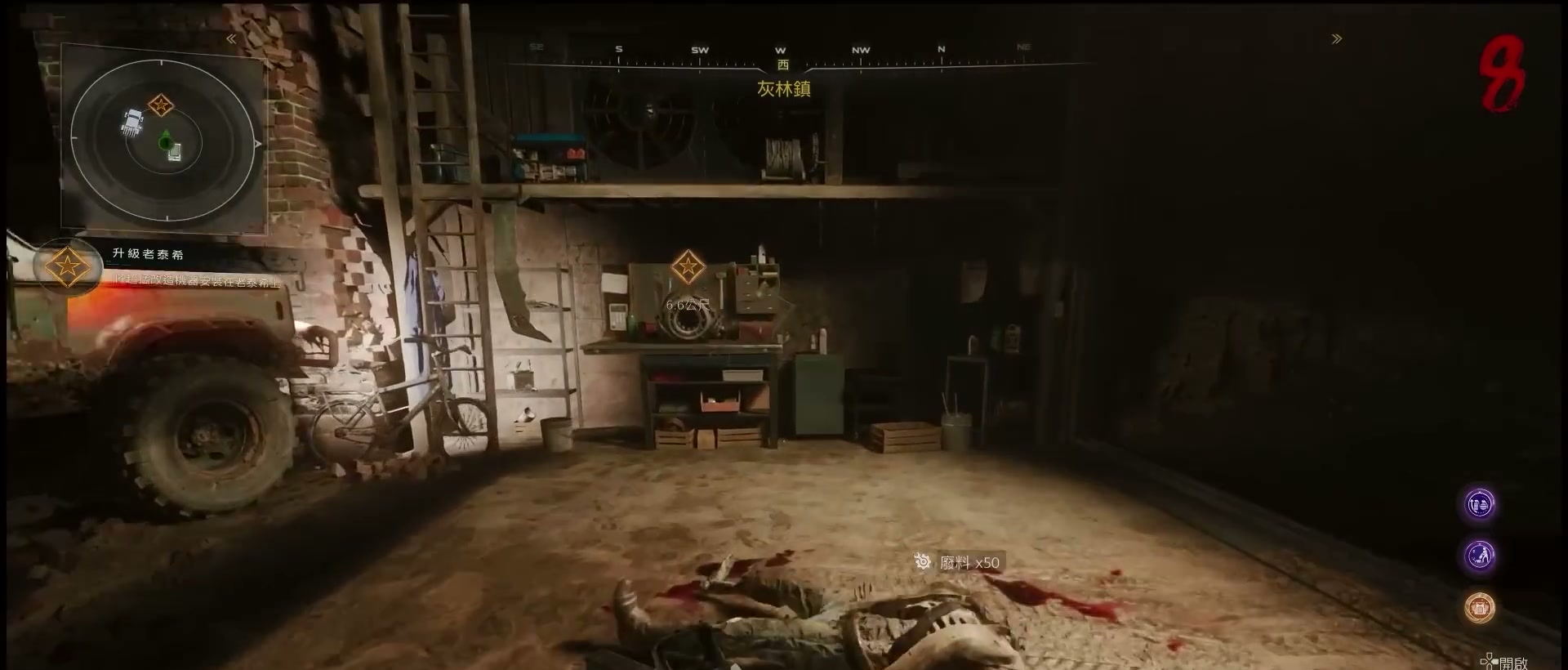Viewport: 1568px width, 670px height.
Task: Select the orange star objective on minimap
Action: [161, 105]
